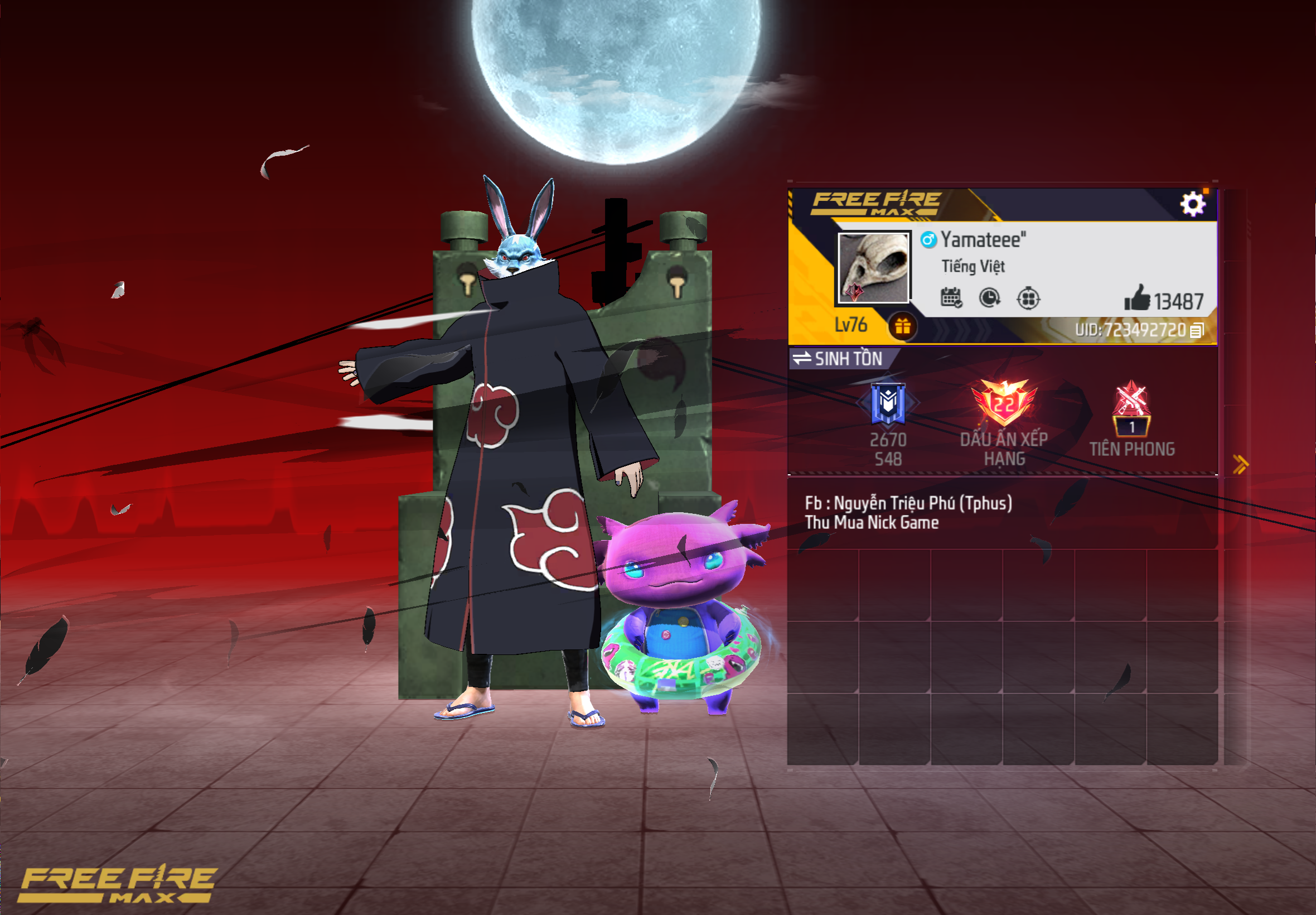This screenshot has height=915, width=1316.
Task: Switch to the Tiếng Việt language label
Action: coord(974,266)
